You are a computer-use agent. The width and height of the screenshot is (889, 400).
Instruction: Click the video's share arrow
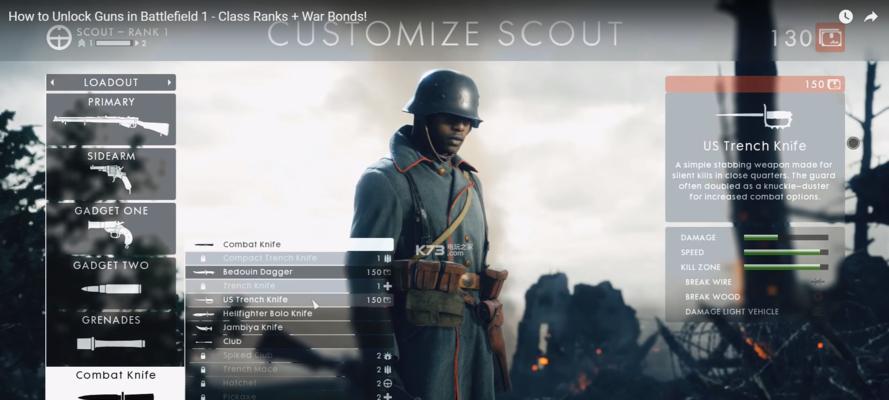pyautogui.click(x=871, y=16)
